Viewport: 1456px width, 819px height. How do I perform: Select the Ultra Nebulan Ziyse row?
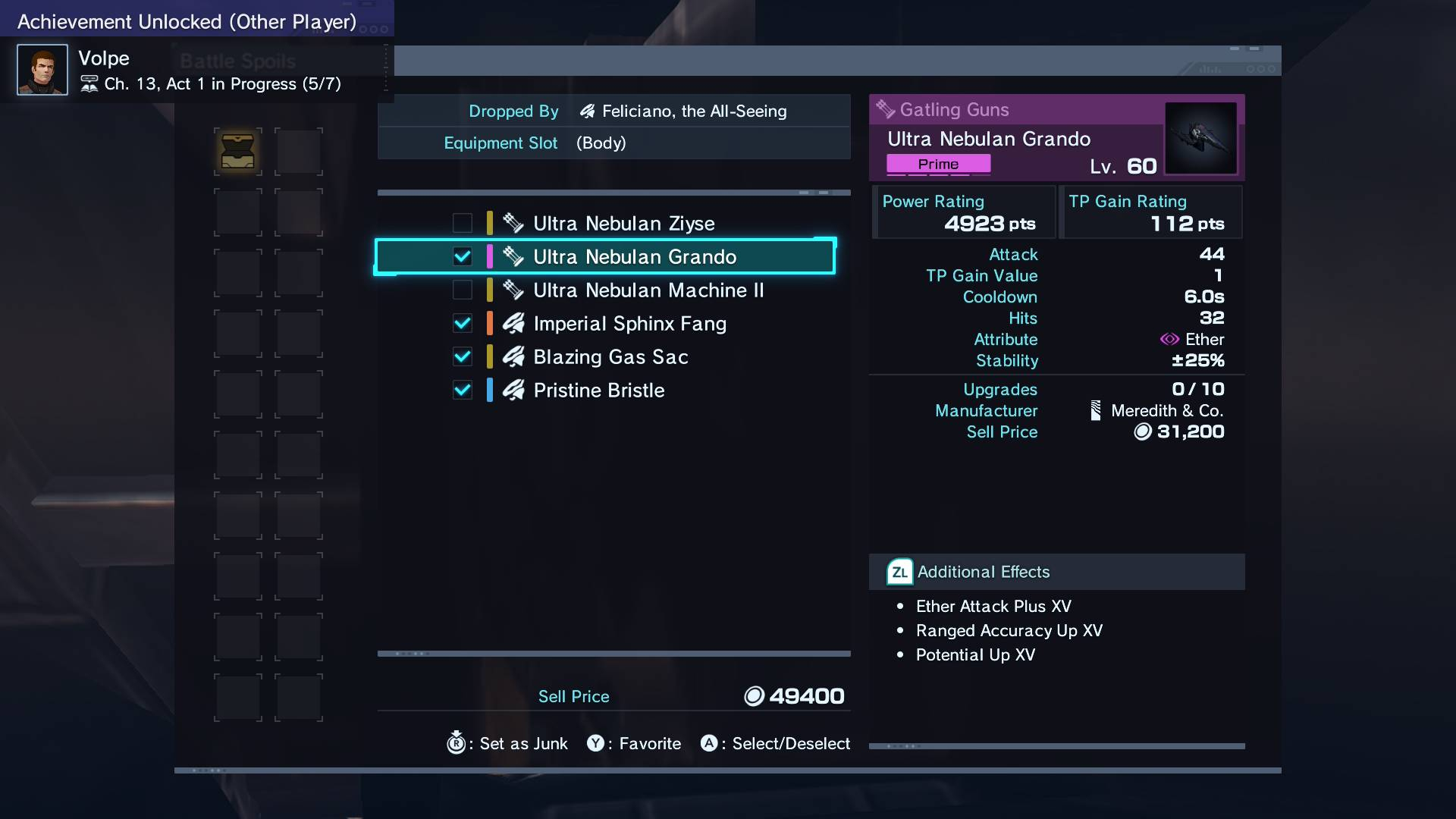(x=623, y=224)
